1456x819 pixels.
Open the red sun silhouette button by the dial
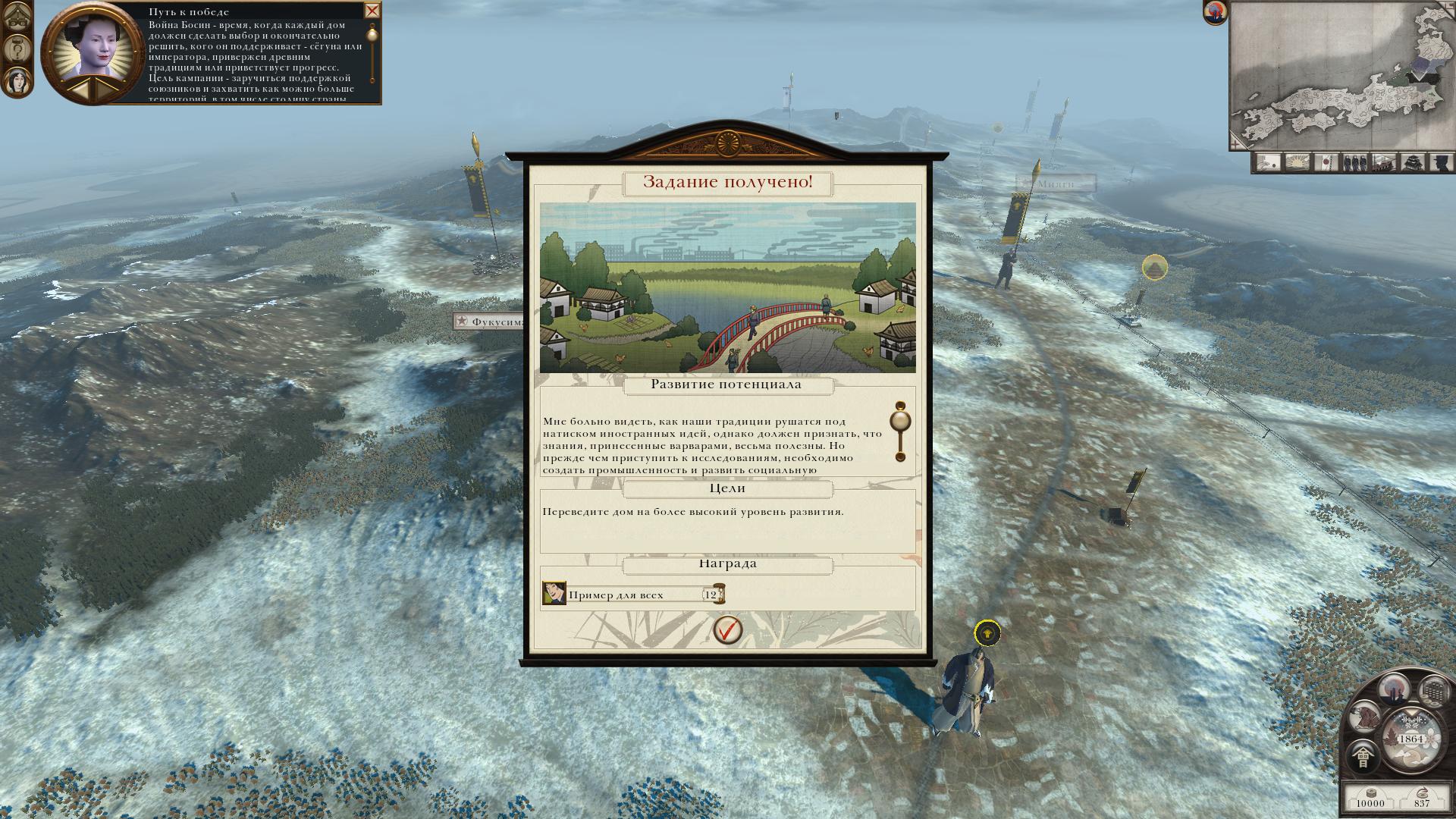pos(1393,689)
